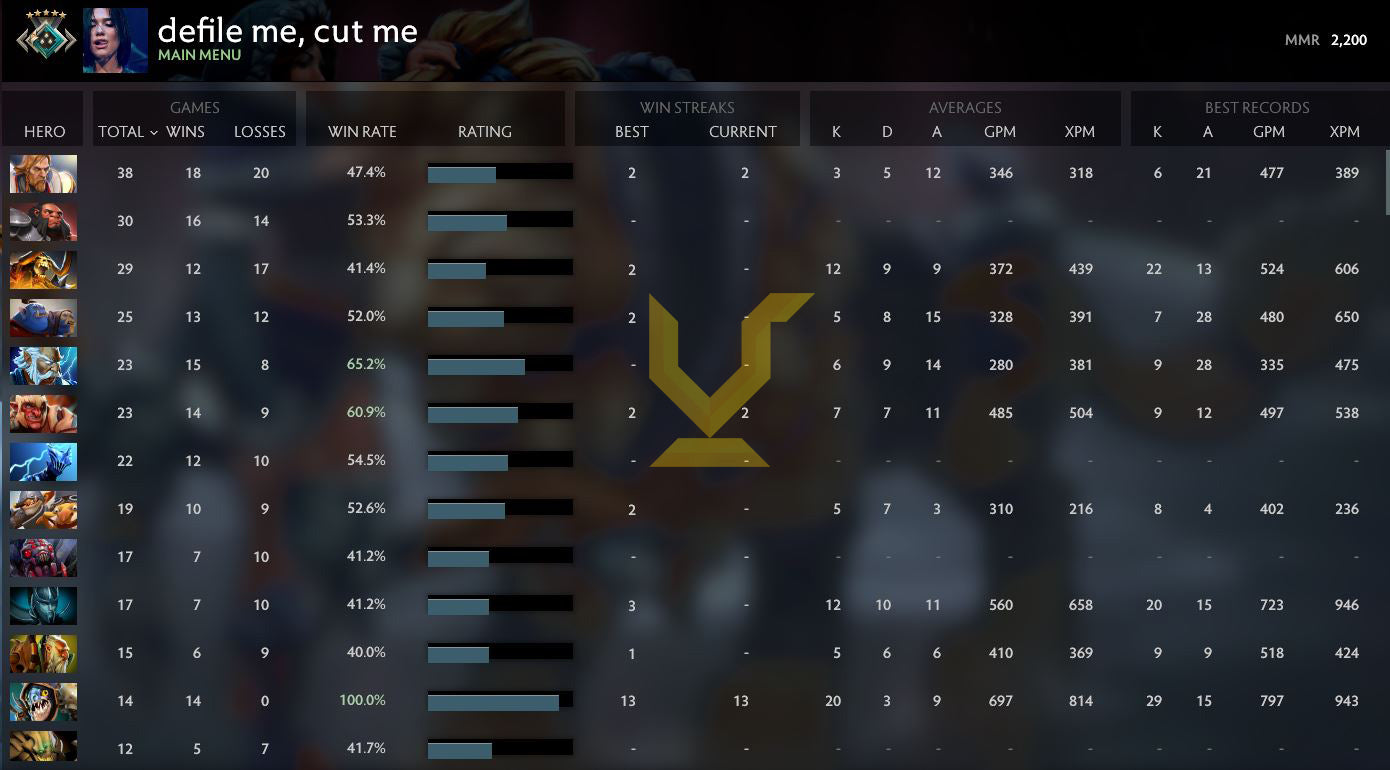
Task: Select Slark's portrait with the 100% win rate
Action: pos(43,701)
